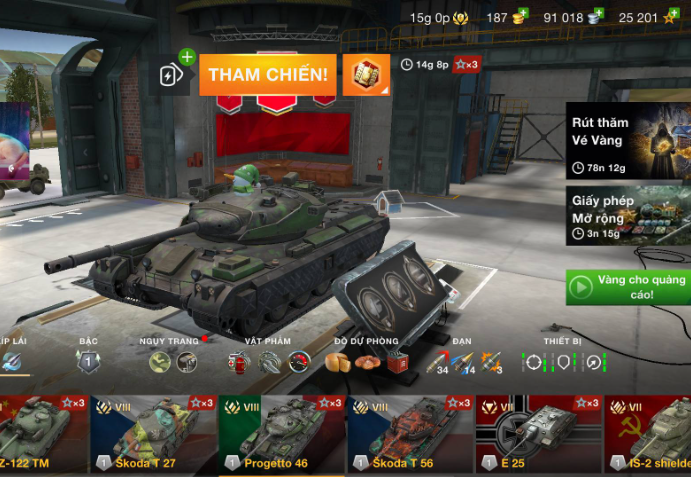Image resolution: width=691 pixels, height=477 pixels.
Task: Open the Đạn ammunition loadout
Action: (x=463, y=362)
